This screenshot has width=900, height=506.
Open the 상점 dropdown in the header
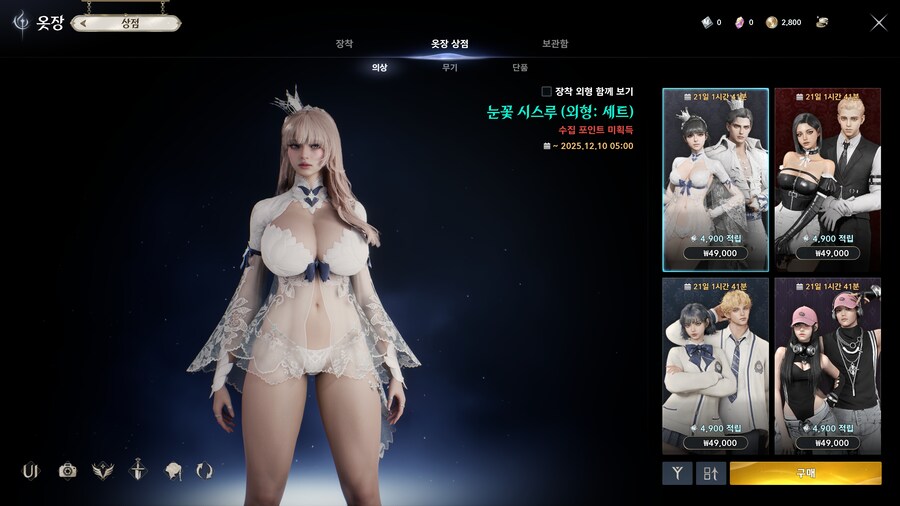(x=125, y=22)
